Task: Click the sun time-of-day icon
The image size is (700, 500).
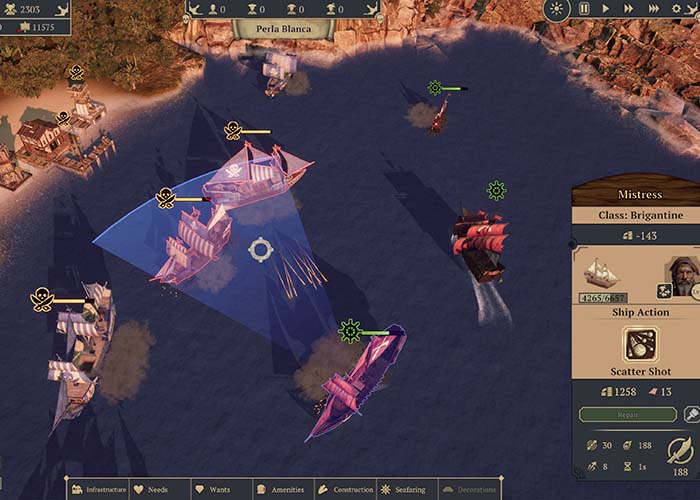Action: click(557, 9)
